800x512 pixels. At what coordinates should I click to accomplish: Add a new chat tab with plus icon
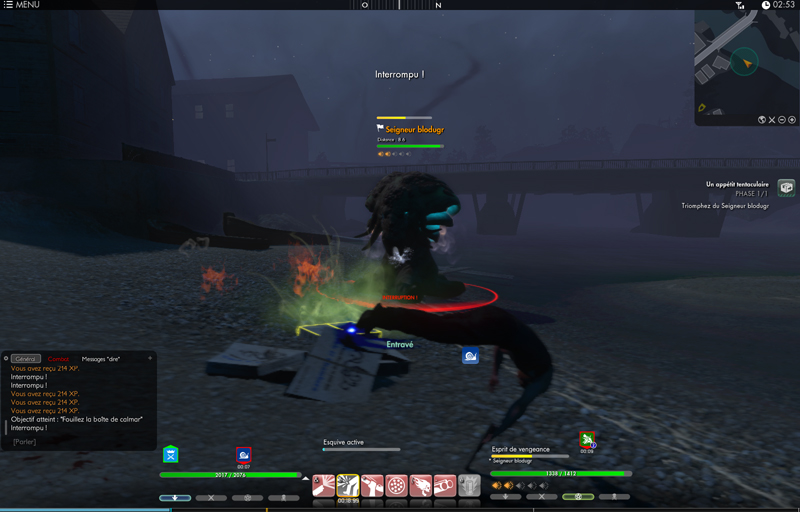pyautogui.click(x=150, y=358)
